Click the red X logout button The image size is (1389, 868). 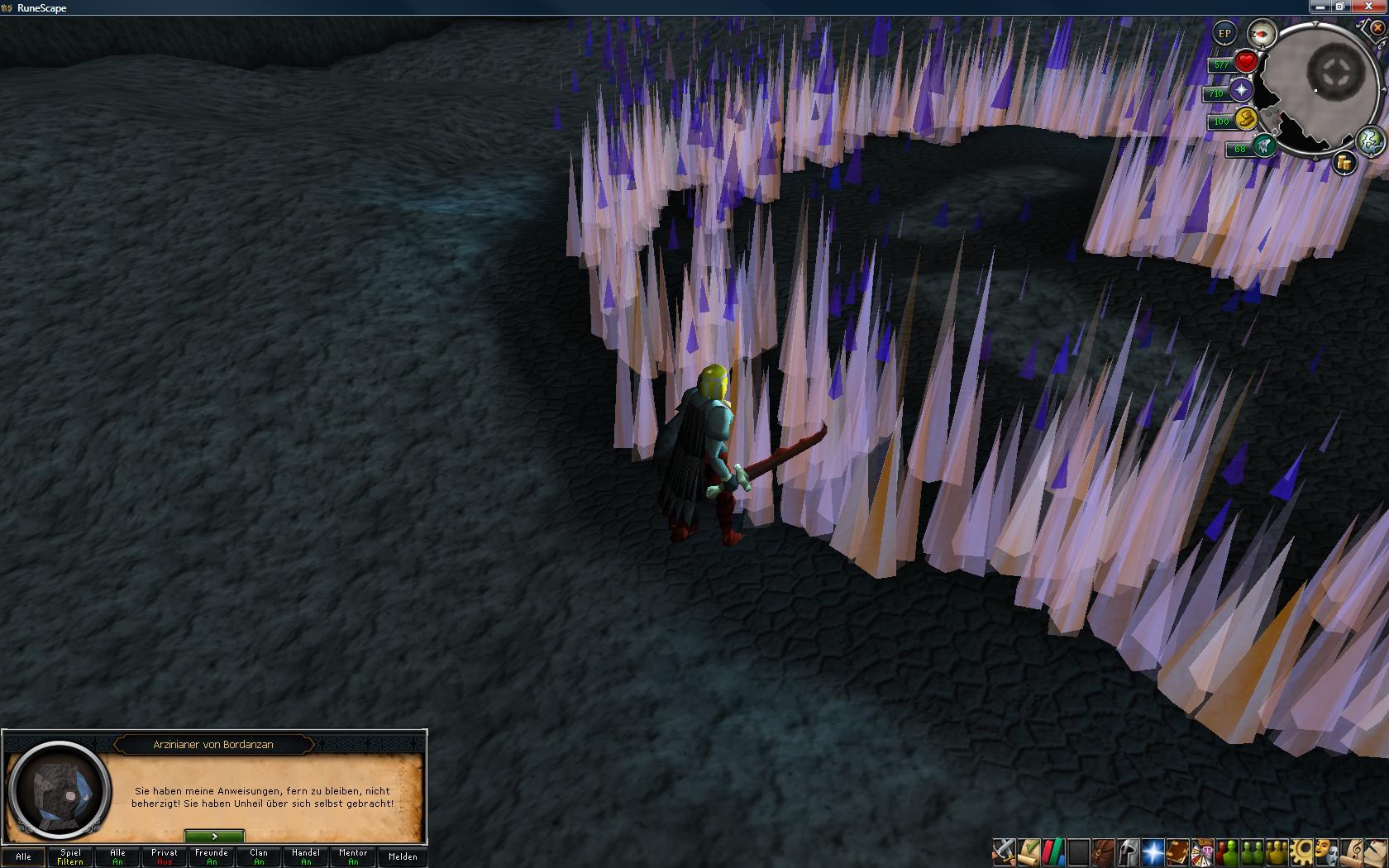1377,28
